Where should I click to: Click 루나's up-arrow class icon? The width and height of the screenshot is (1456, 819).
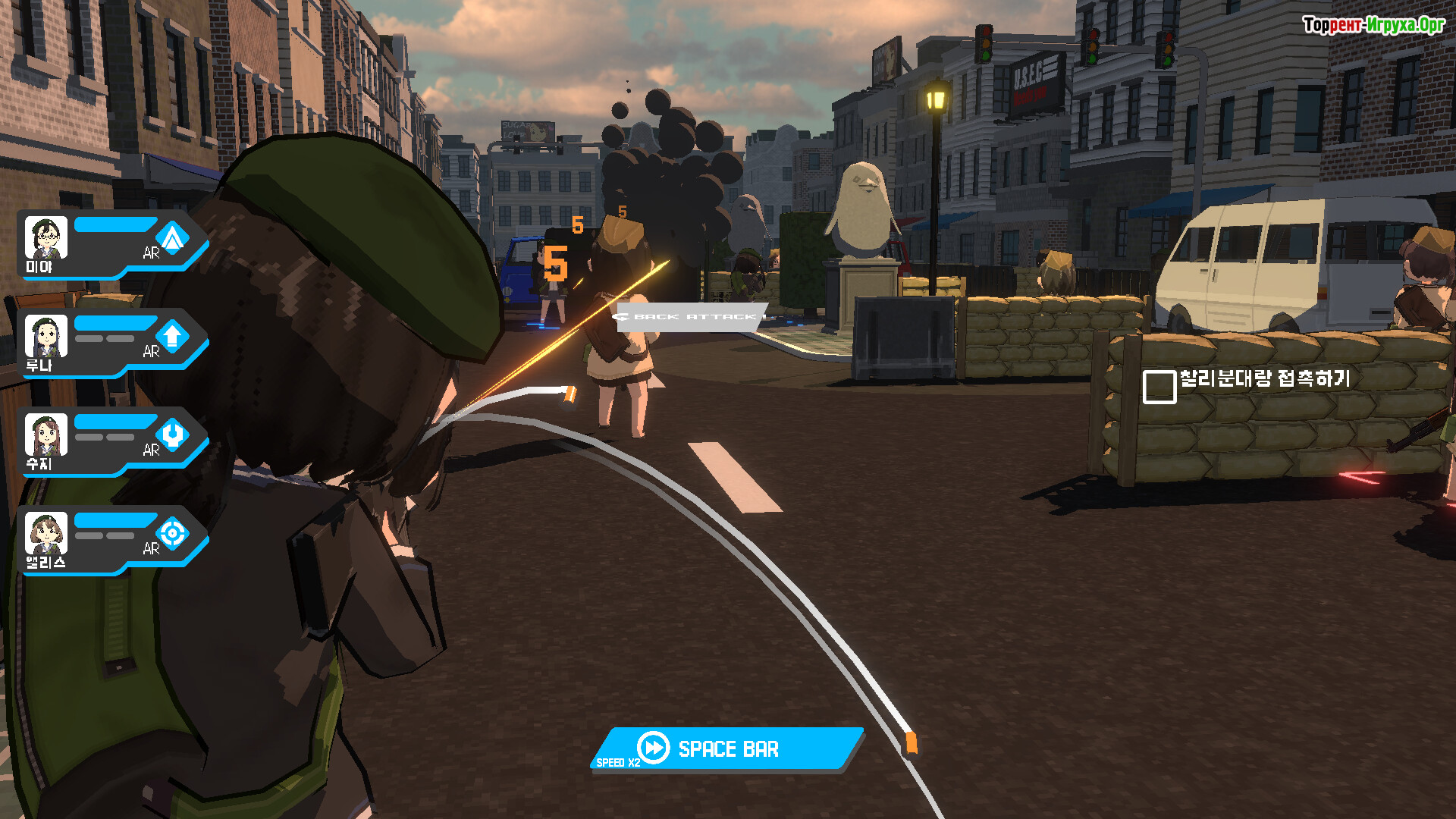point(173,336)
